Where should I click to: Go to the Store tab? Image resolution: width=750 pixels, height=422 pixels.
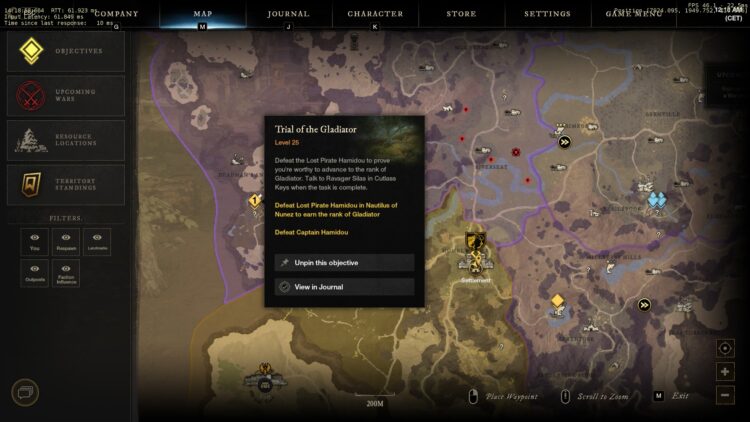coord(461,14)
